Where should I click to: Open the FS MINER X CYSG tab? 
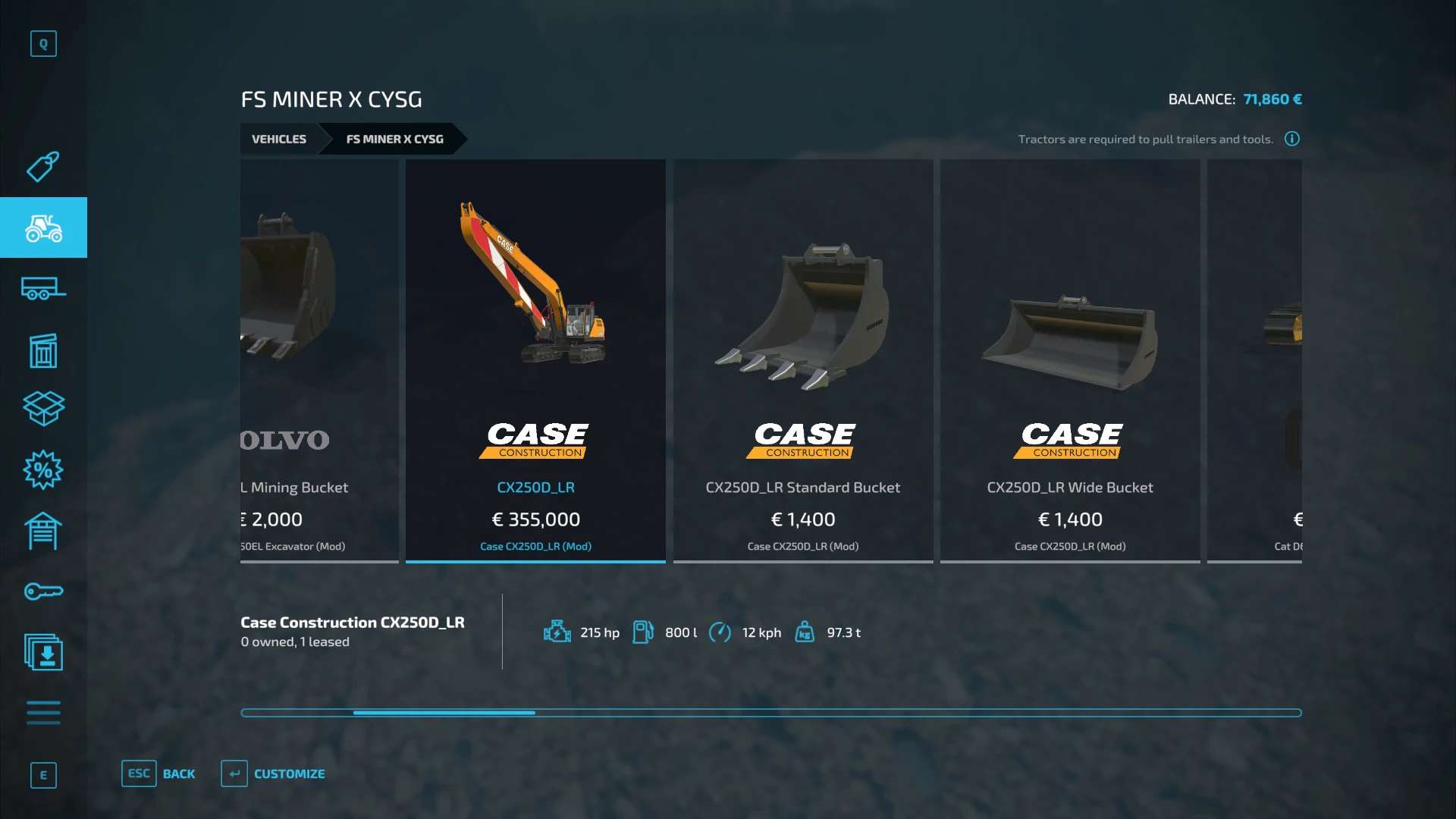394,139
